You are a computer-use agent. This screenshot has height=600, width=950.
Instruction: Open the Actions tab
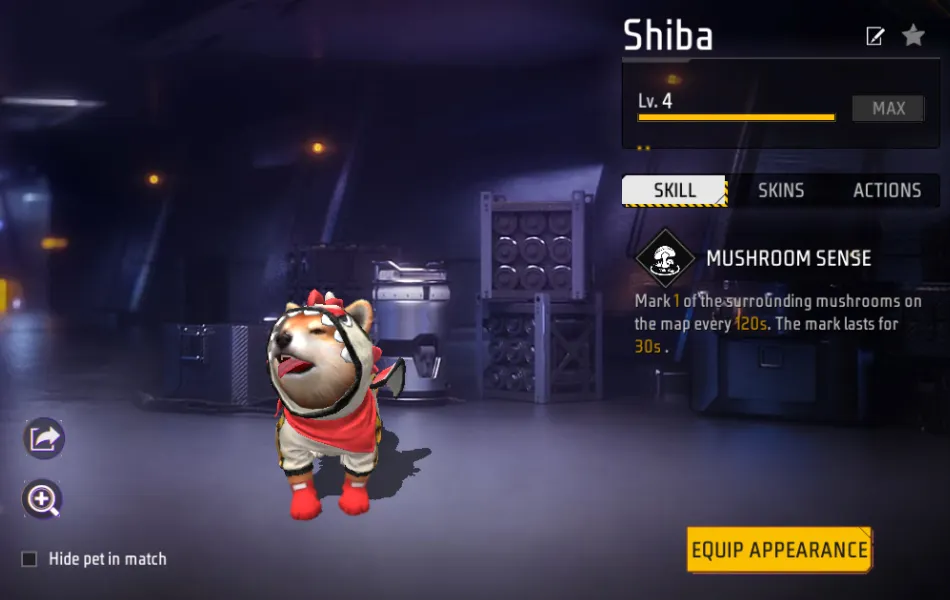click(x=886, y=190)
